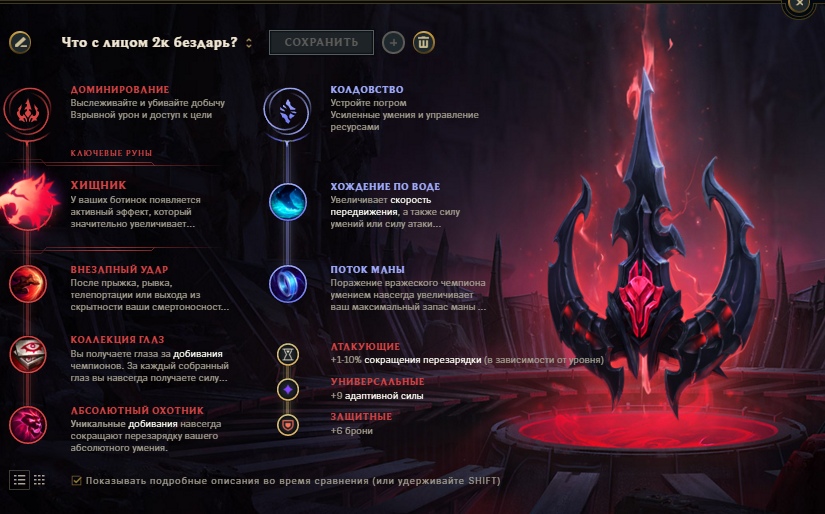The image size is (825, 514).
Task: Delete the rune page with trash icon
Action: click(x=425, y=42)
